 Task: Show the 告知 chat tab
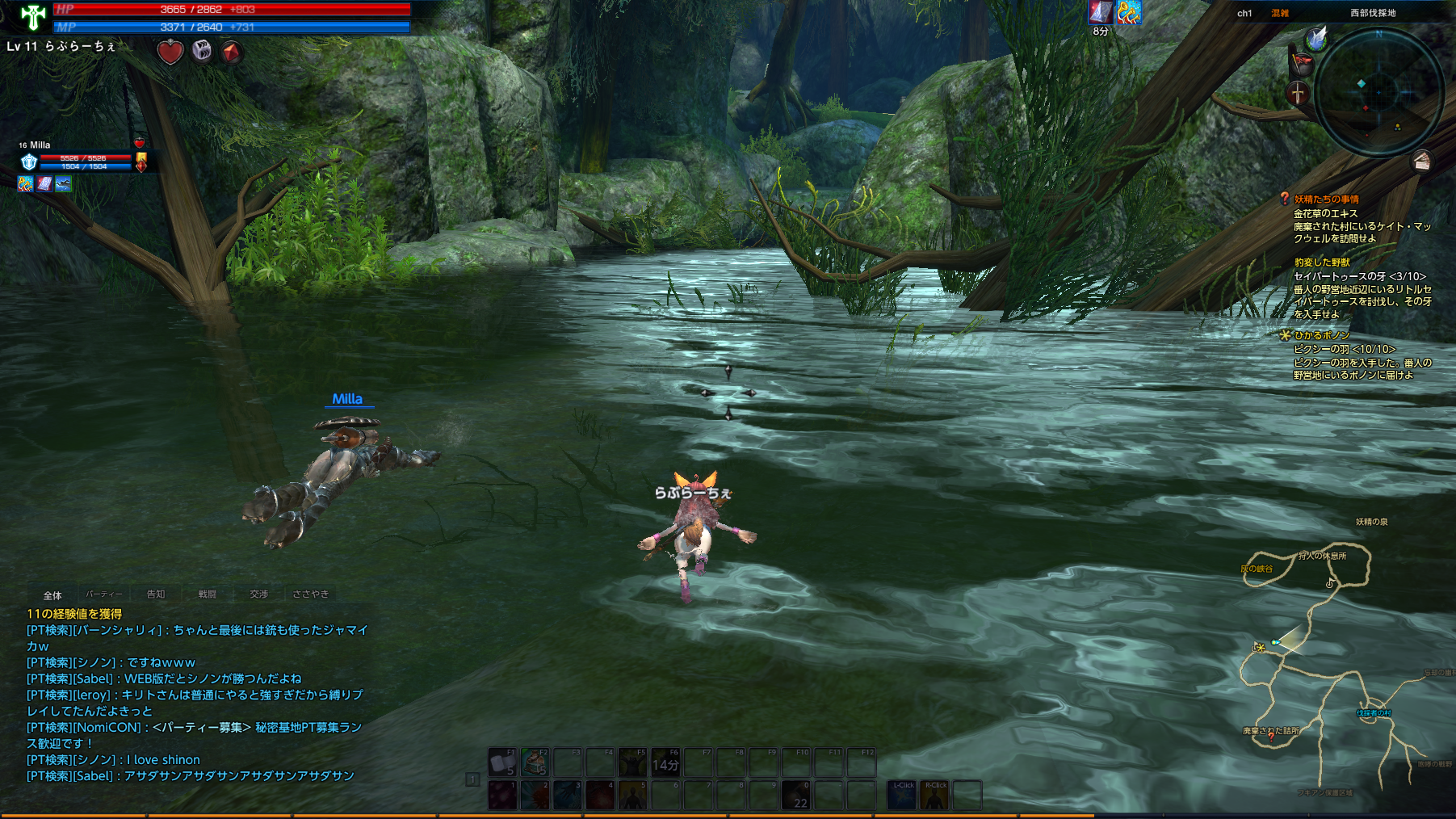[x=156, y=594]
